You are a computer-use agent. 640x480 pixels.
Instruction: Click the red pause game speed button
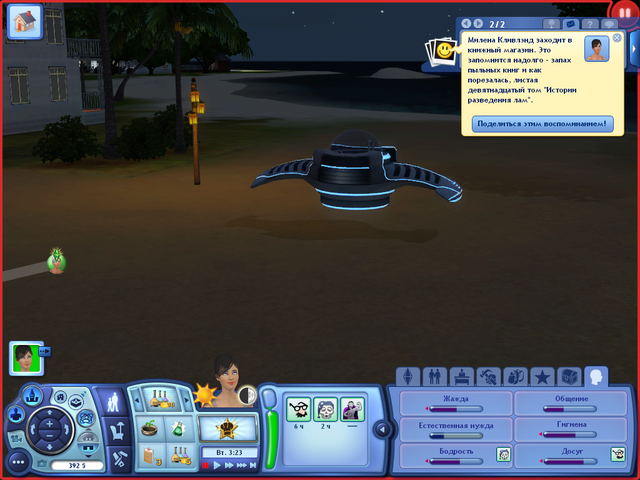pyautogui.click(x=206, y=465)
